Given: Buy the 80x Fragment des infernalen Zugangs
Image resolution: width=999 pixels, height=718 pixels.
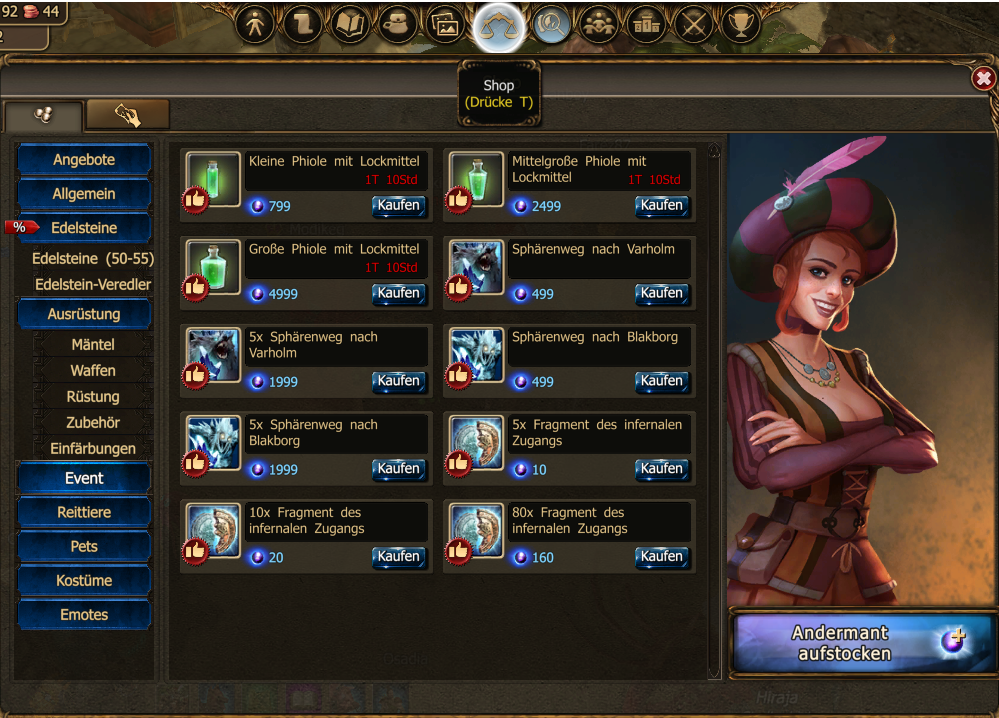Looking at the screenshot, I should coord(662,557).
